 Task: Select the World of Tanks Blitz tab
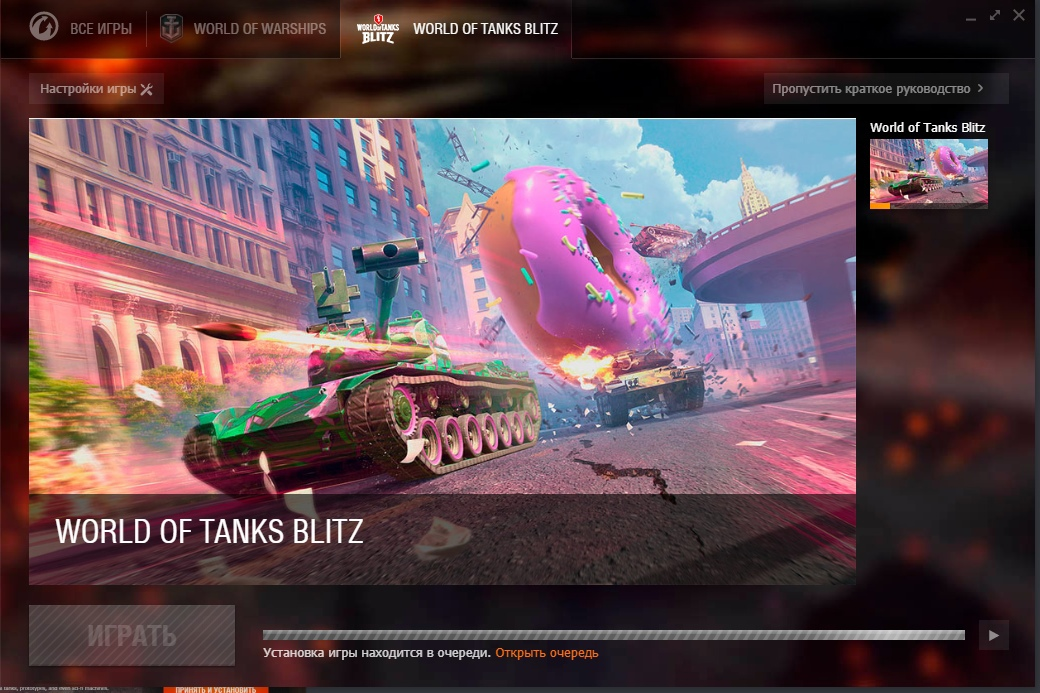pyautogui.click(x=456, y=29)
